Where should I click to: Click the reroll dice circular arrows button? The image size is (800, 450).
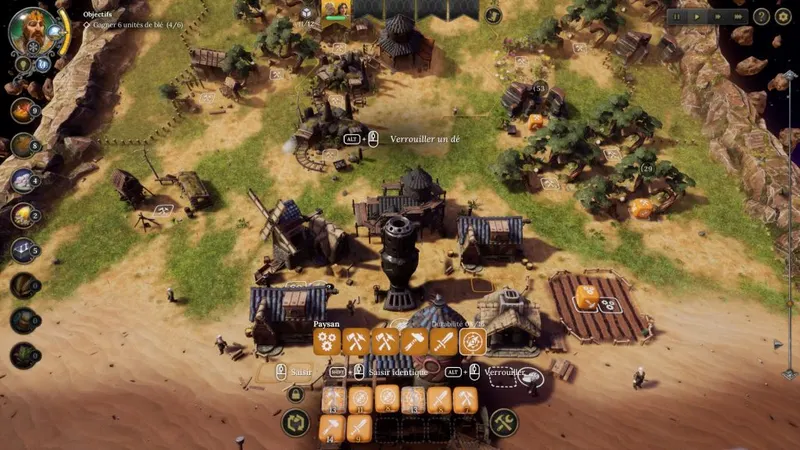pyautogui.click(x=296, y=422)
